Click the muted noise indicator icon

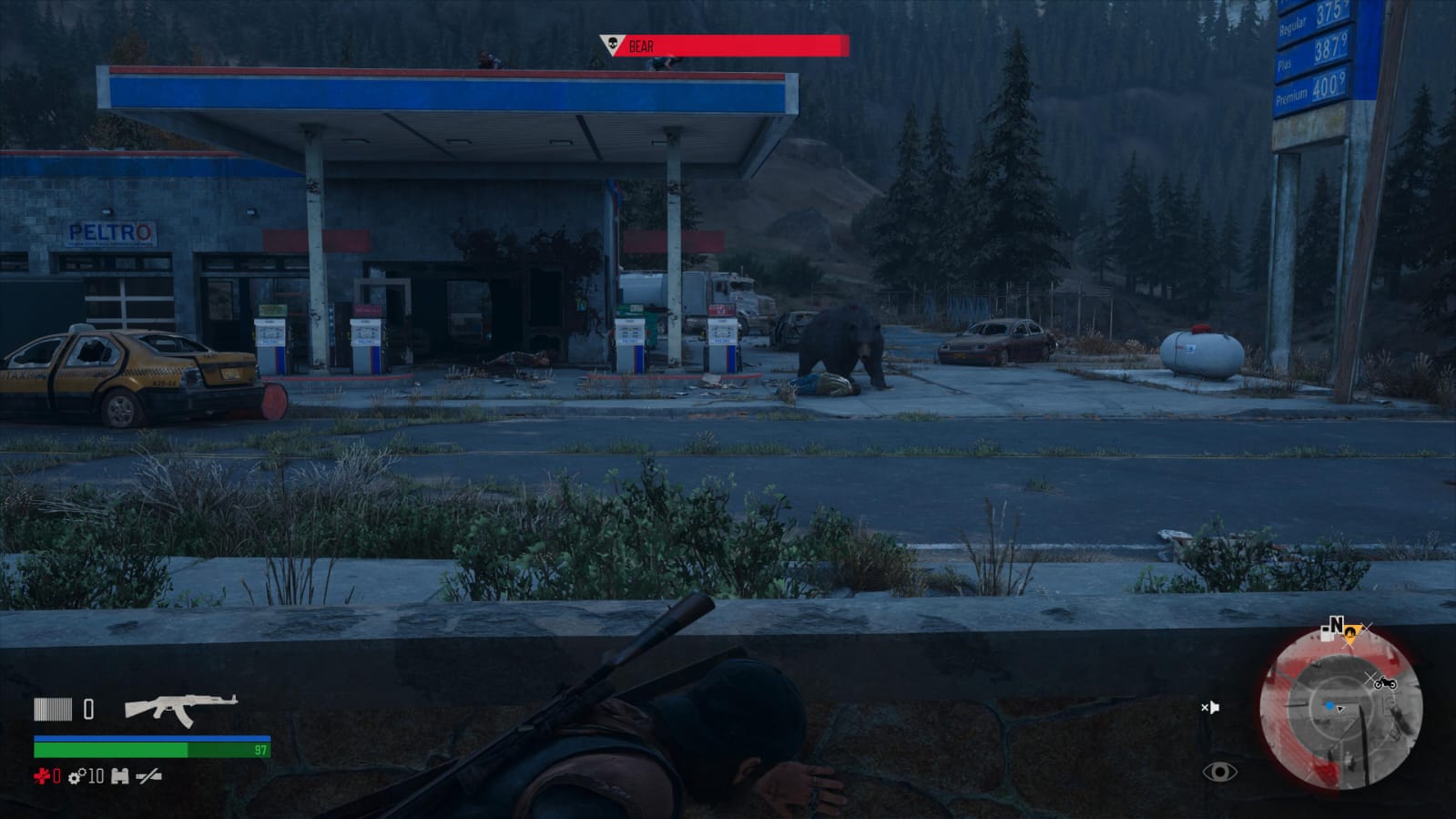tap(1209, 707)
